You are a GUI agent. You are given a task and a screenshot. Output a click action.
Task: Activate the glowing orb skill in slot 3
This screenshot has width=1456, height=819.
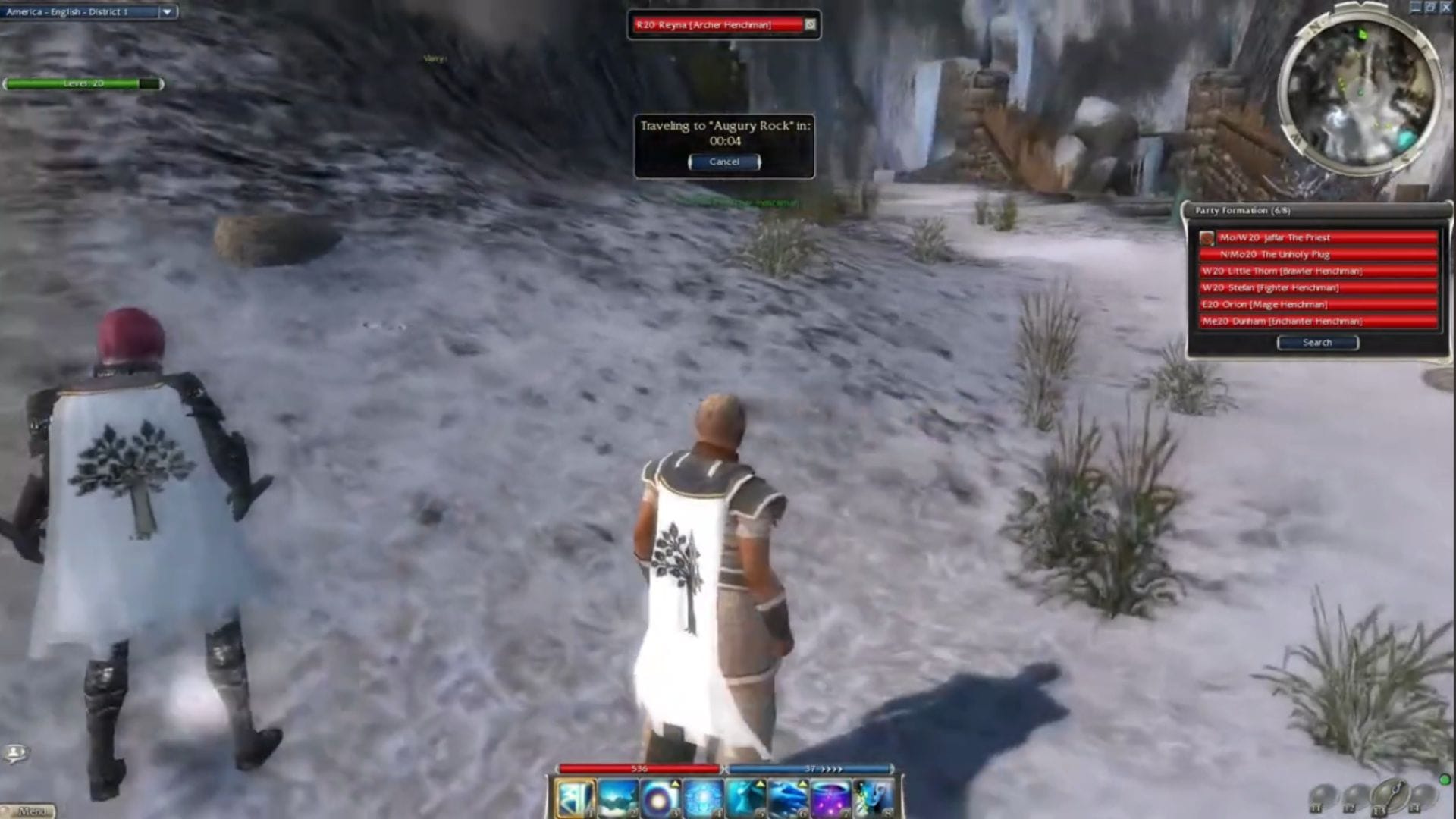point(661,800)
